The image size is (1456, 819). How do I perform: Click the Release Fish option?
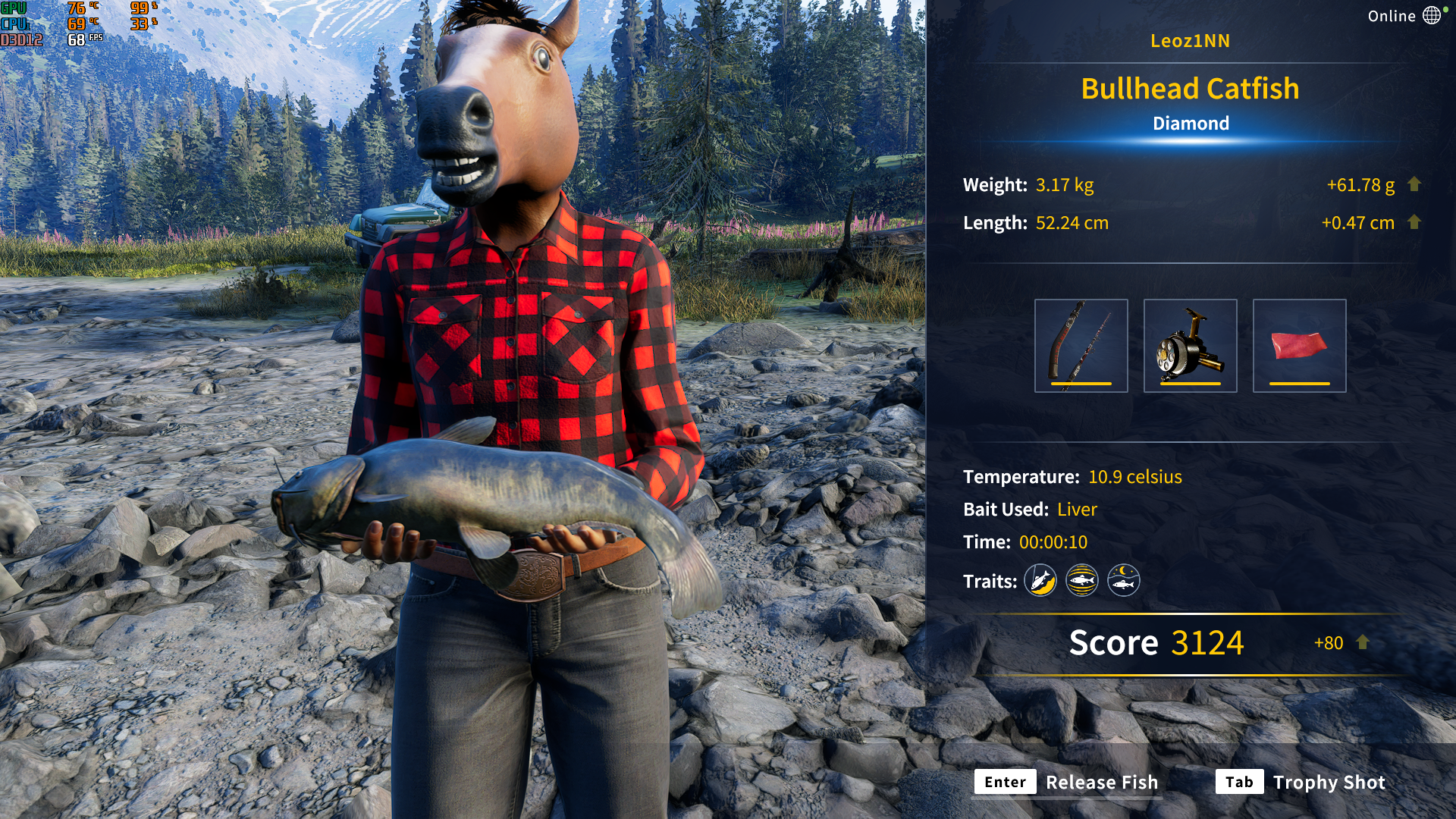click(1101, 782)
